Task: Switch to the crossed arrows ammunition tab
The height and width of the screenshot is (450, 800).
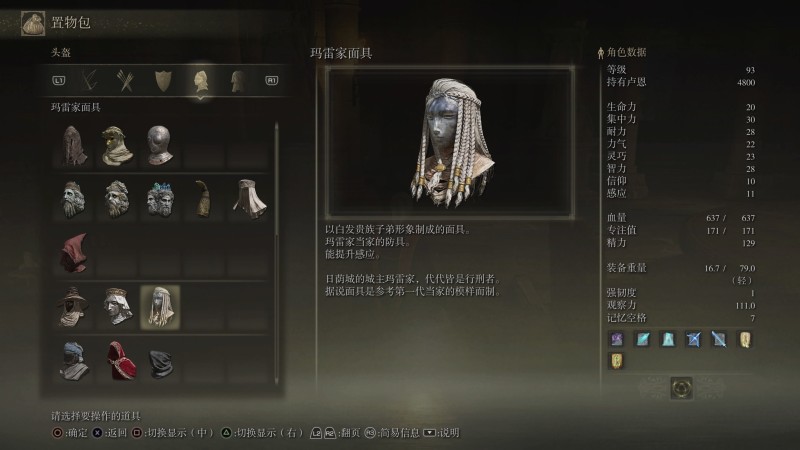Action: tap(126, 79)
